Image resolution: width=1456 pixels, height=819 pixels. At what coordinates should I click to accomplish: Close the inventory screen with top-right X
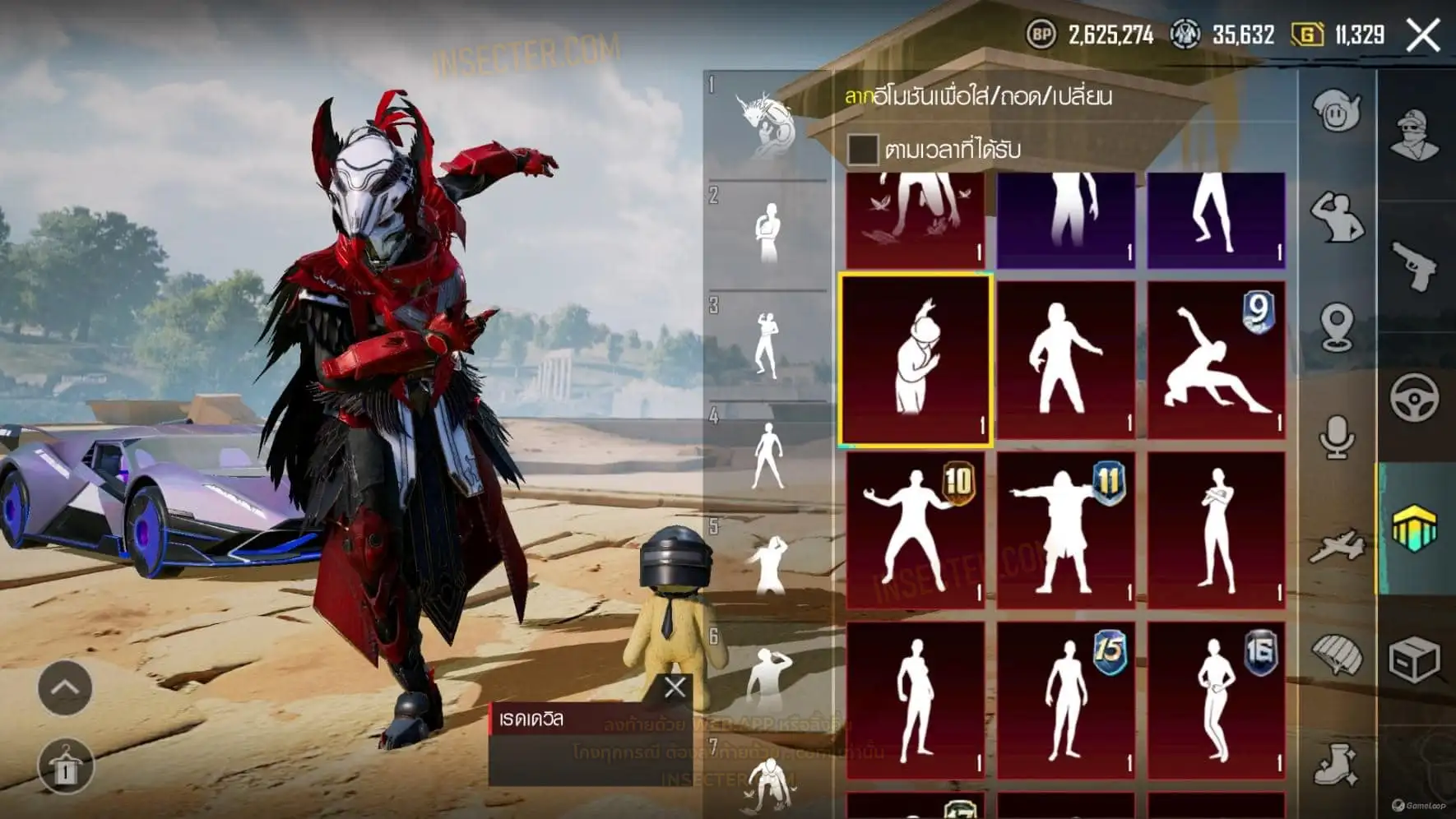[1423, 35]
